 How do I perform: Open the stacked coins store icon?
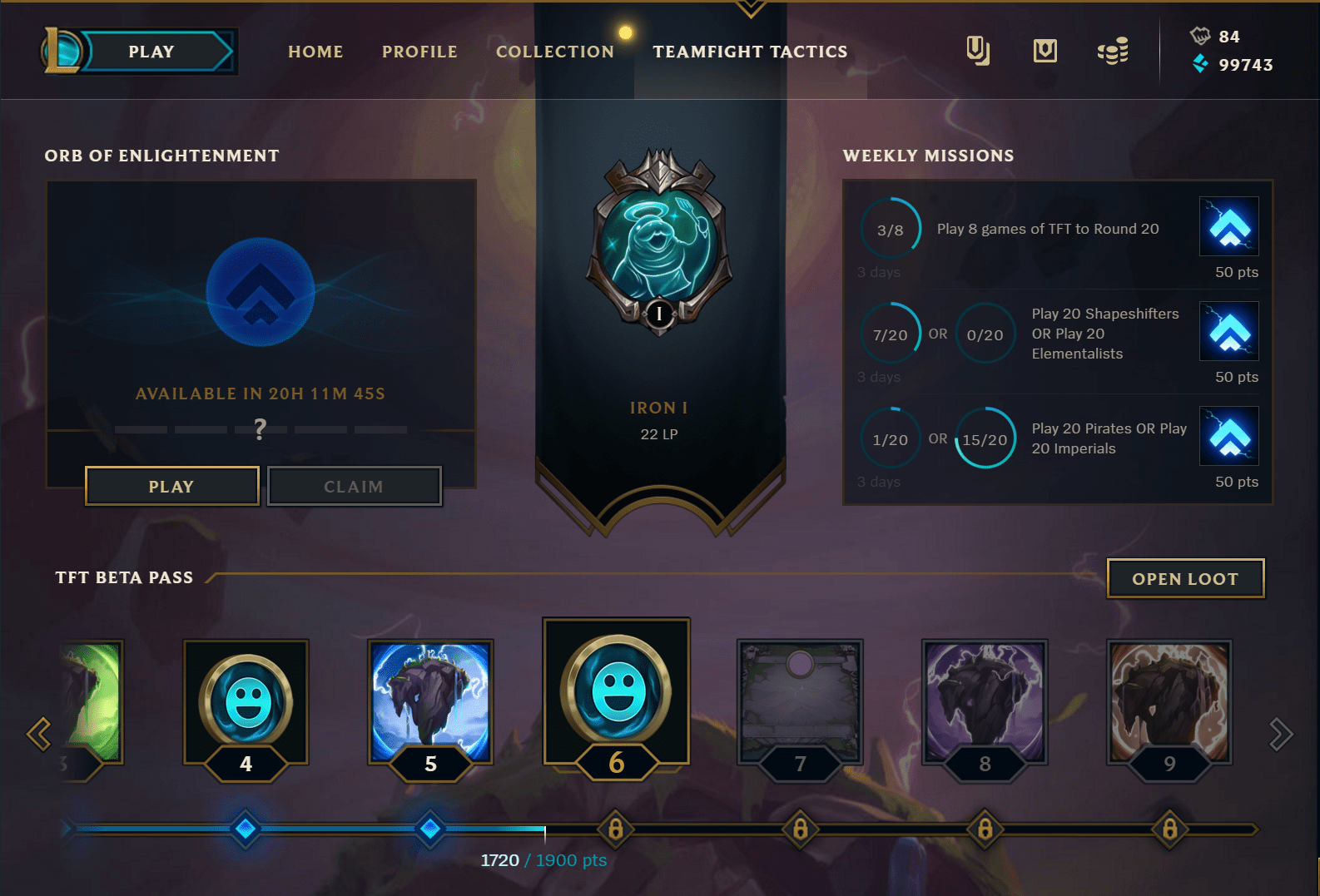pyautogui.click(x=1113, y=52)
